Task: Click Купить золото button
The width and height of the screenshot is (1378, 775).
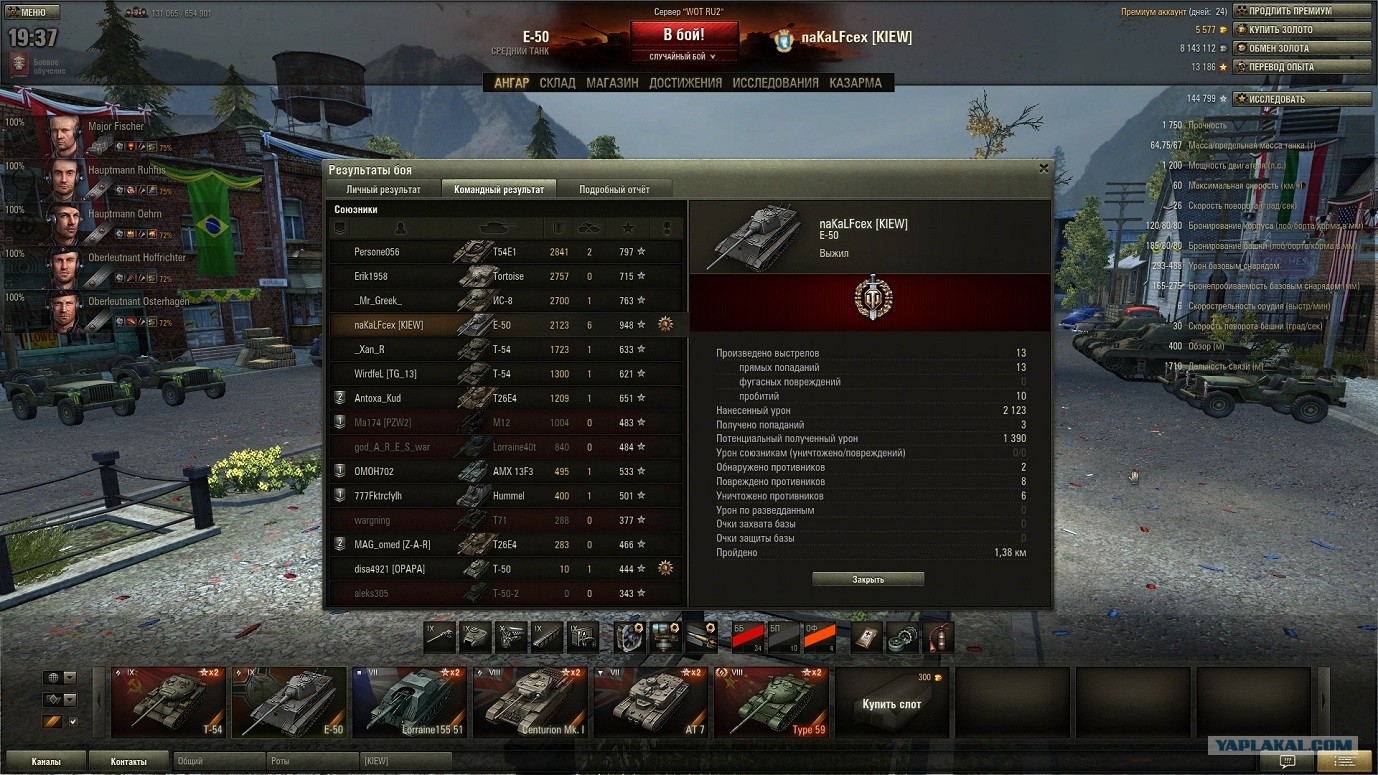Action: pos(1302,30)
